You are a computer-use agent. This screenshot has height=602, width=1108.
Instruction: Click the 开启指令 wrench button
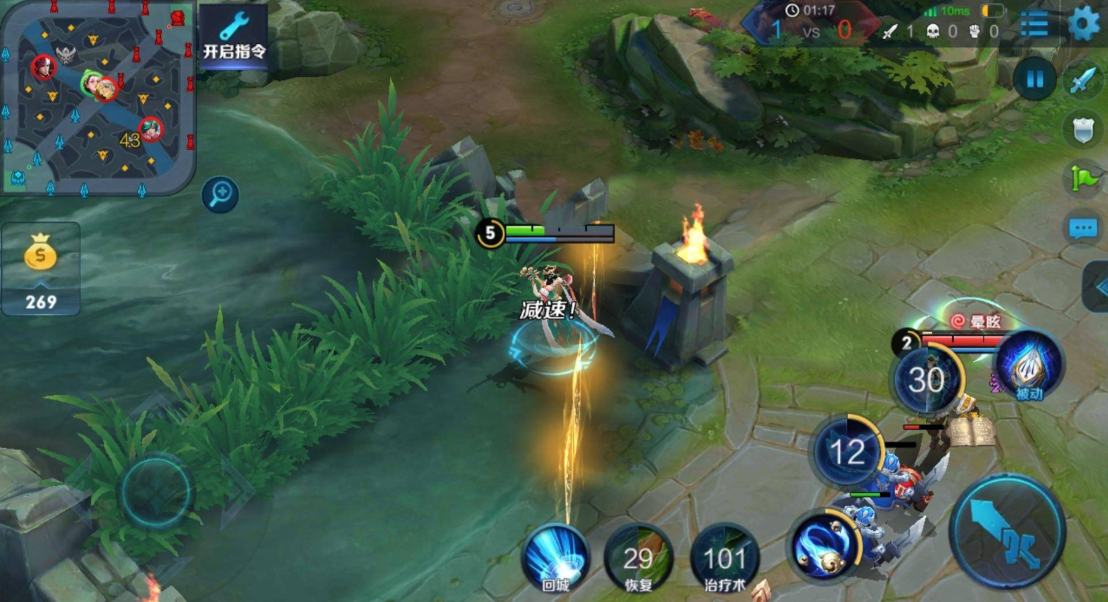click(x=234, y=36)
